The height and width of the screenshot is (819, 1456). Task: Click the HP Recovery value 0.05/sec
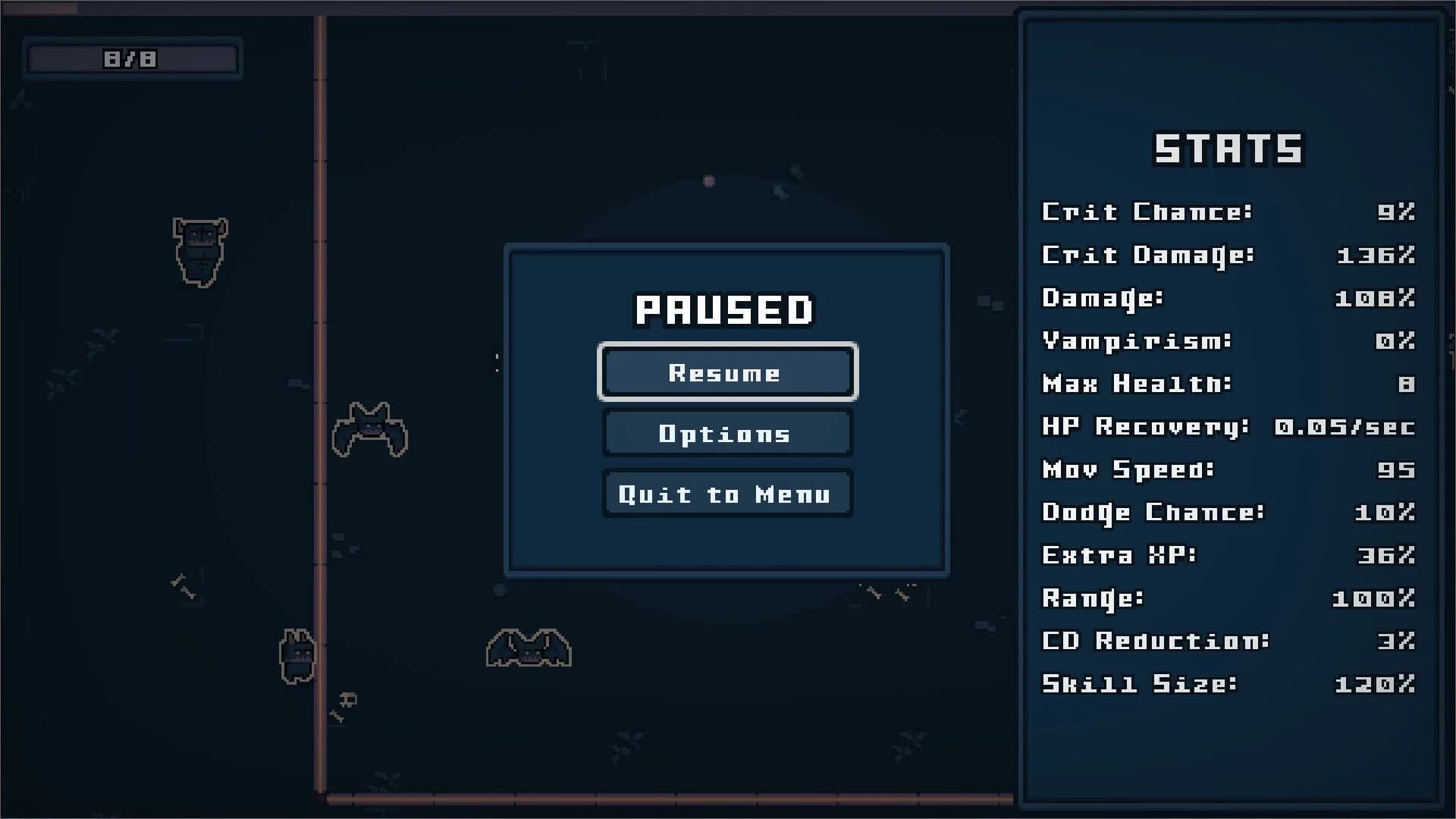pos(1346,427)
